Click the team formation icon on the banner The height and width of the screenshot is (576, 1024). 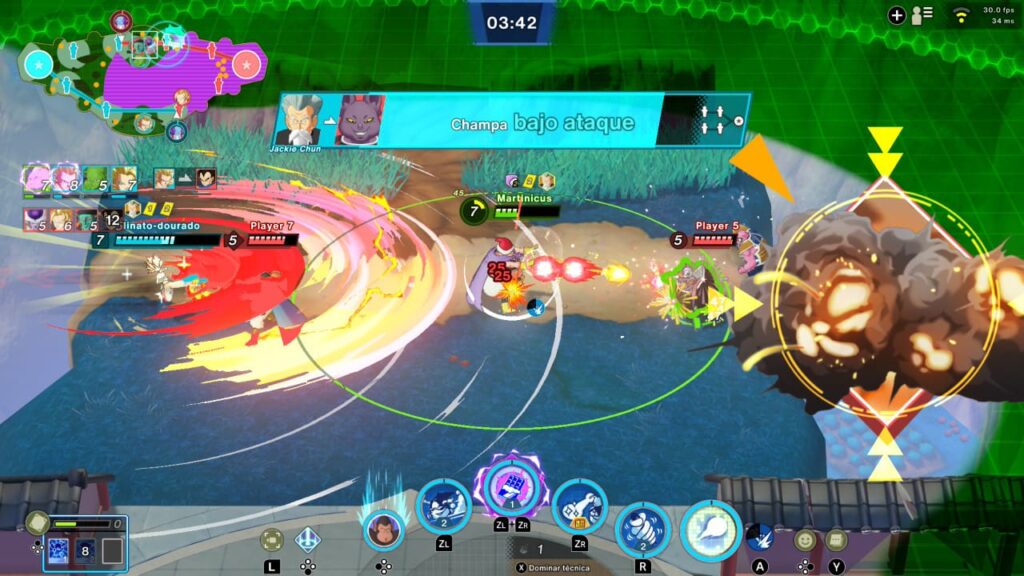click(x=712, y=120)
